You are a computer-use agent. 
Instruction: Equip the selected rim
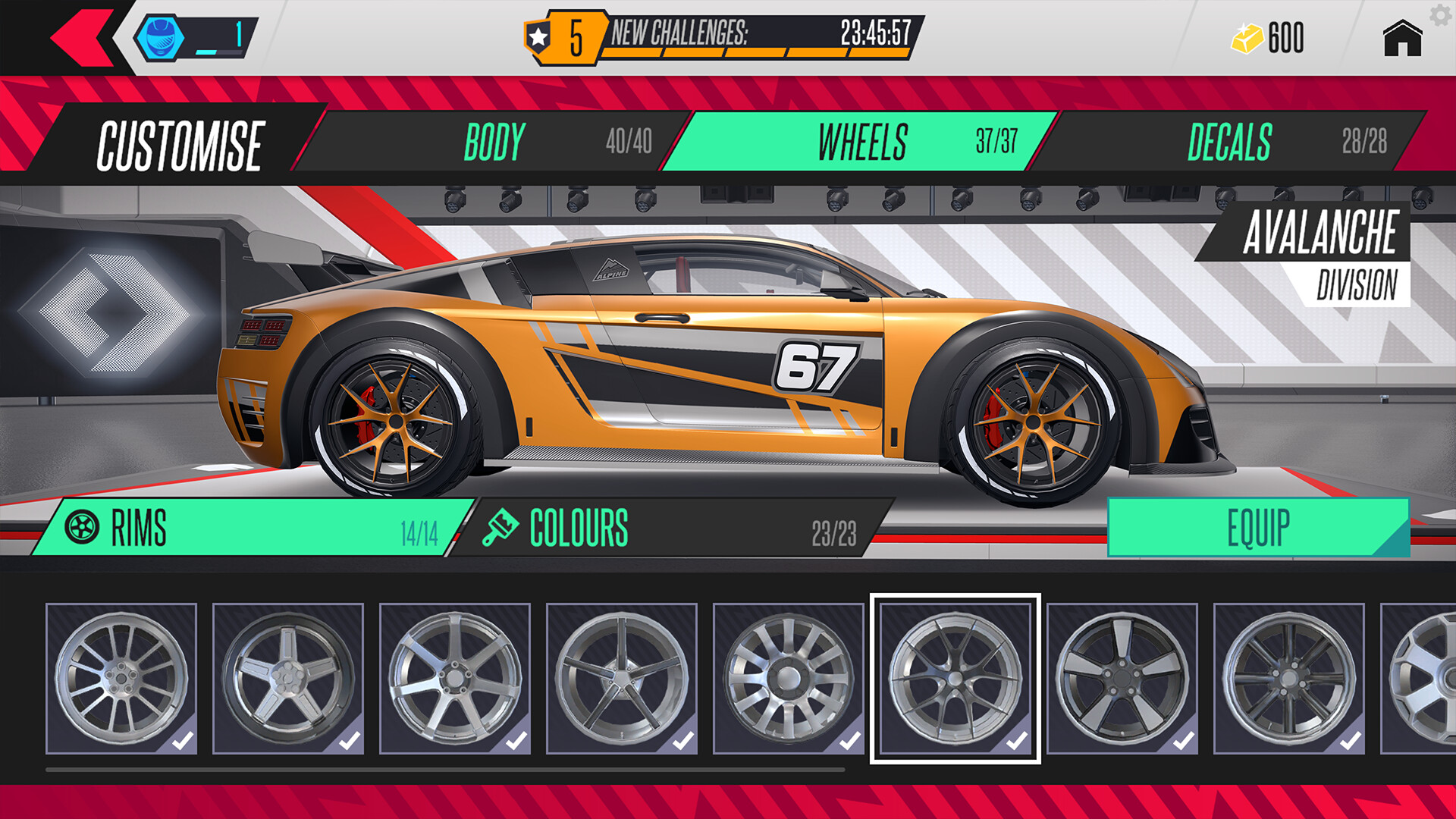(1257, 528)
